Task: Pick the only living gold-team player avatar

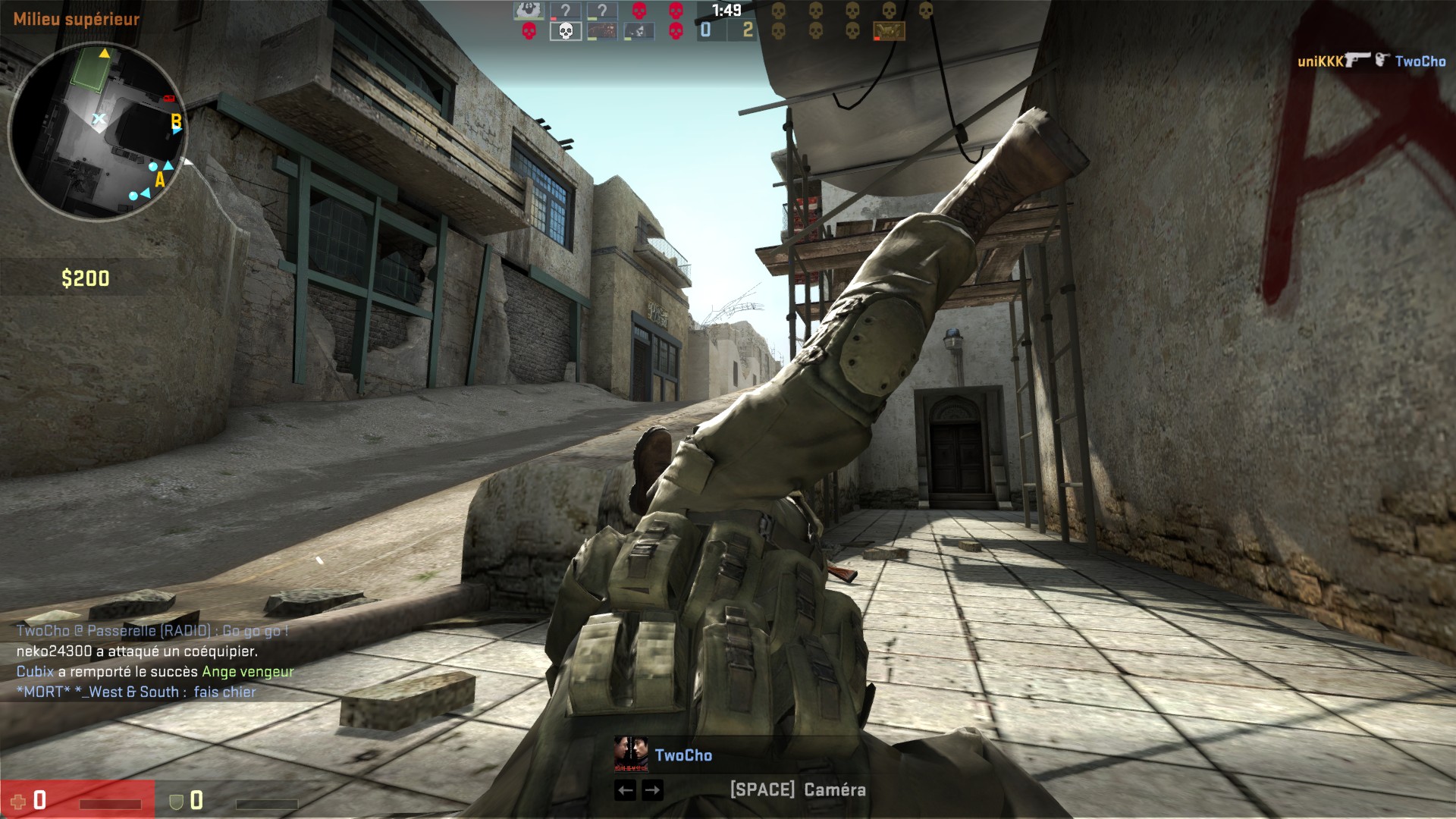Action: tap(889, 31)
